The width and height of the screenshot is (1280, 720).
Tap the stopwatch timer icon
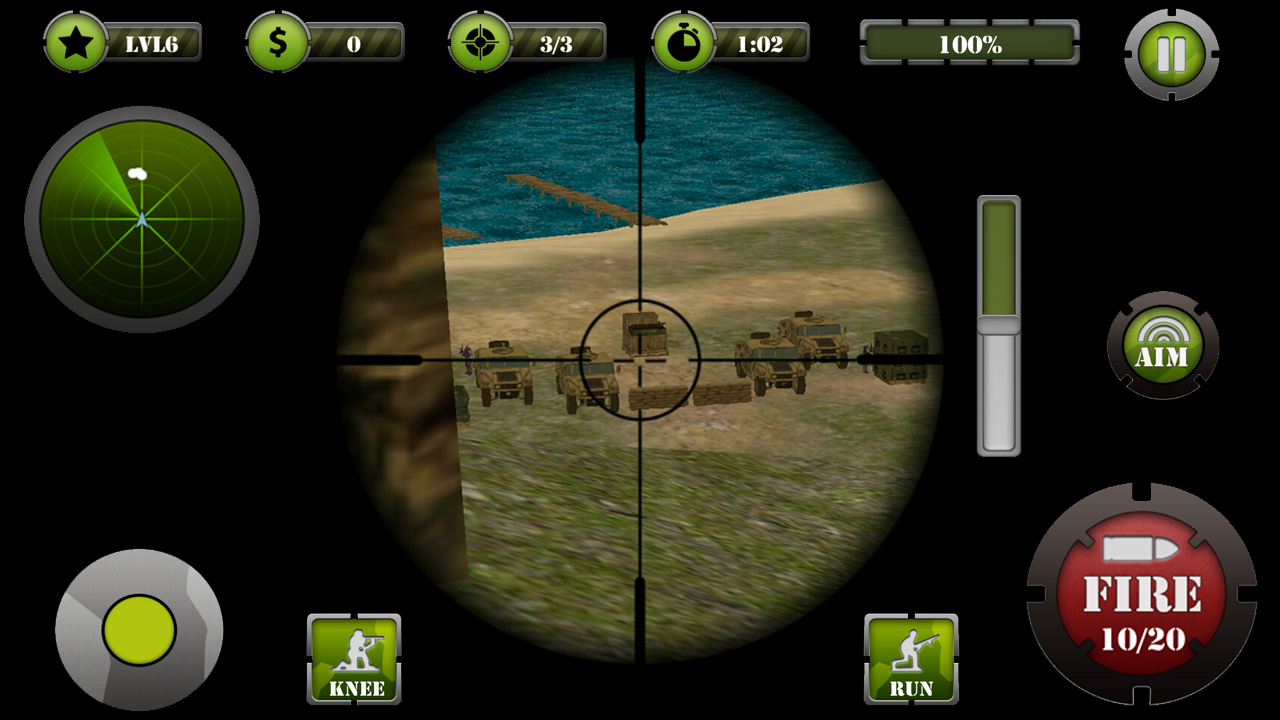[x=681, y=42]
